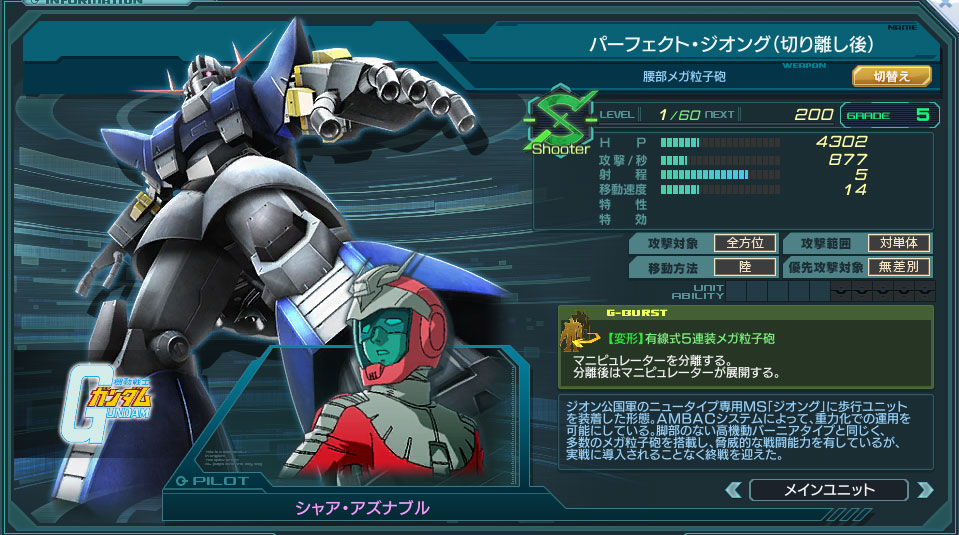Click the G-Burst transformation skill icon
The height and width of the screenshot is (535, 959).
pos(579,337)
